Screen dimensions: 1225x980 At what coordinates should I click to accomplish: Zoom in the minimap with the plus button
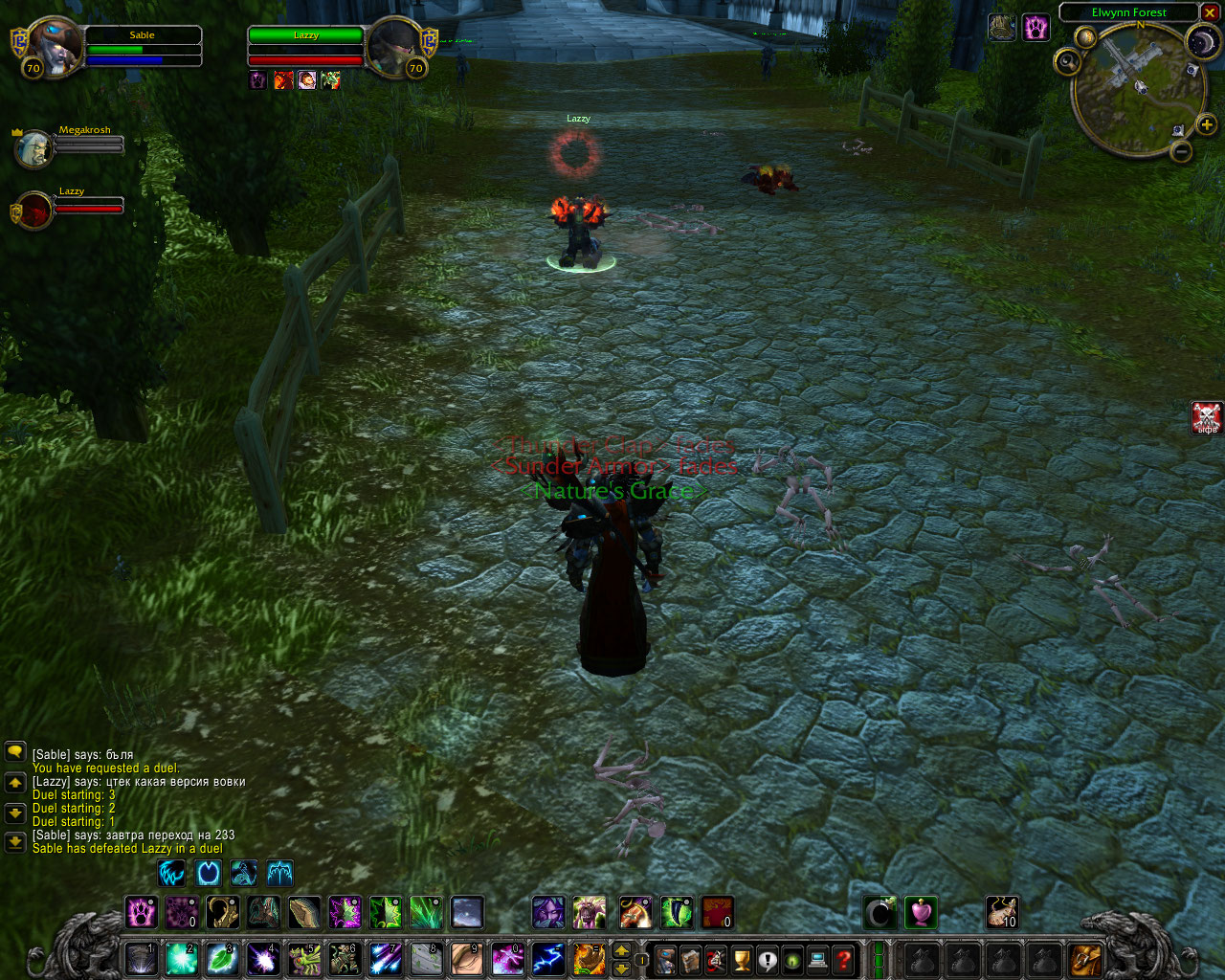[1206, 124]
